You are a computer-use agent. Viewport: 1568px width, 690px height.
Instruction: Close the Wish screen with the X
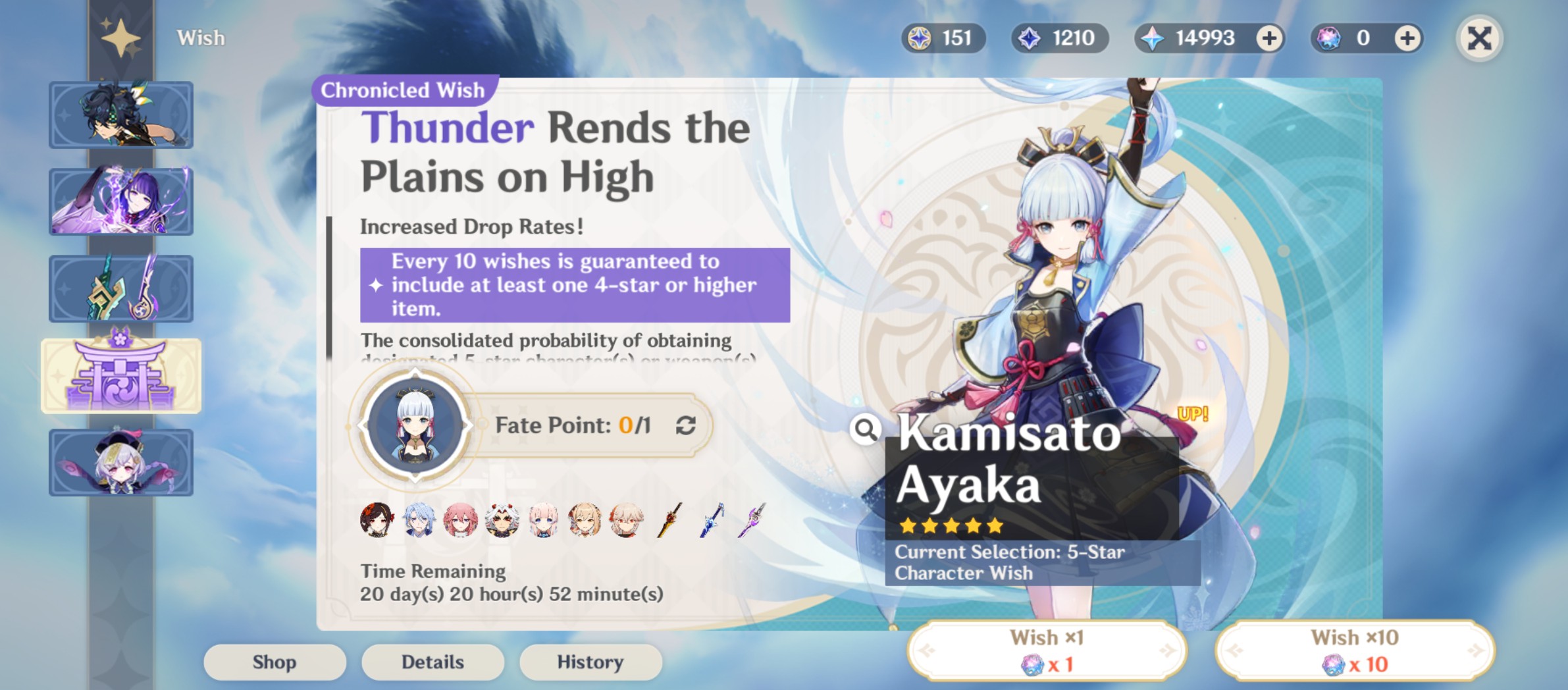pos(1478,38)
